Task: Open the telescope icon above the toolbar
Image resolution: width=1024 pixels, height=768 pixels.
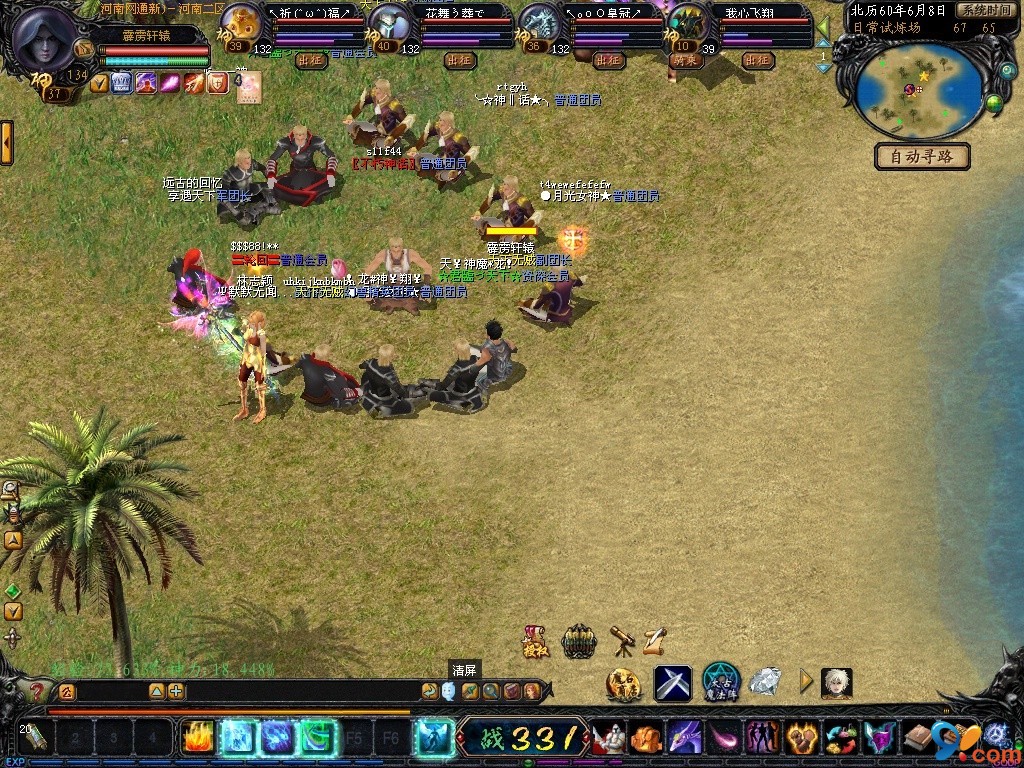Action: 622,640
